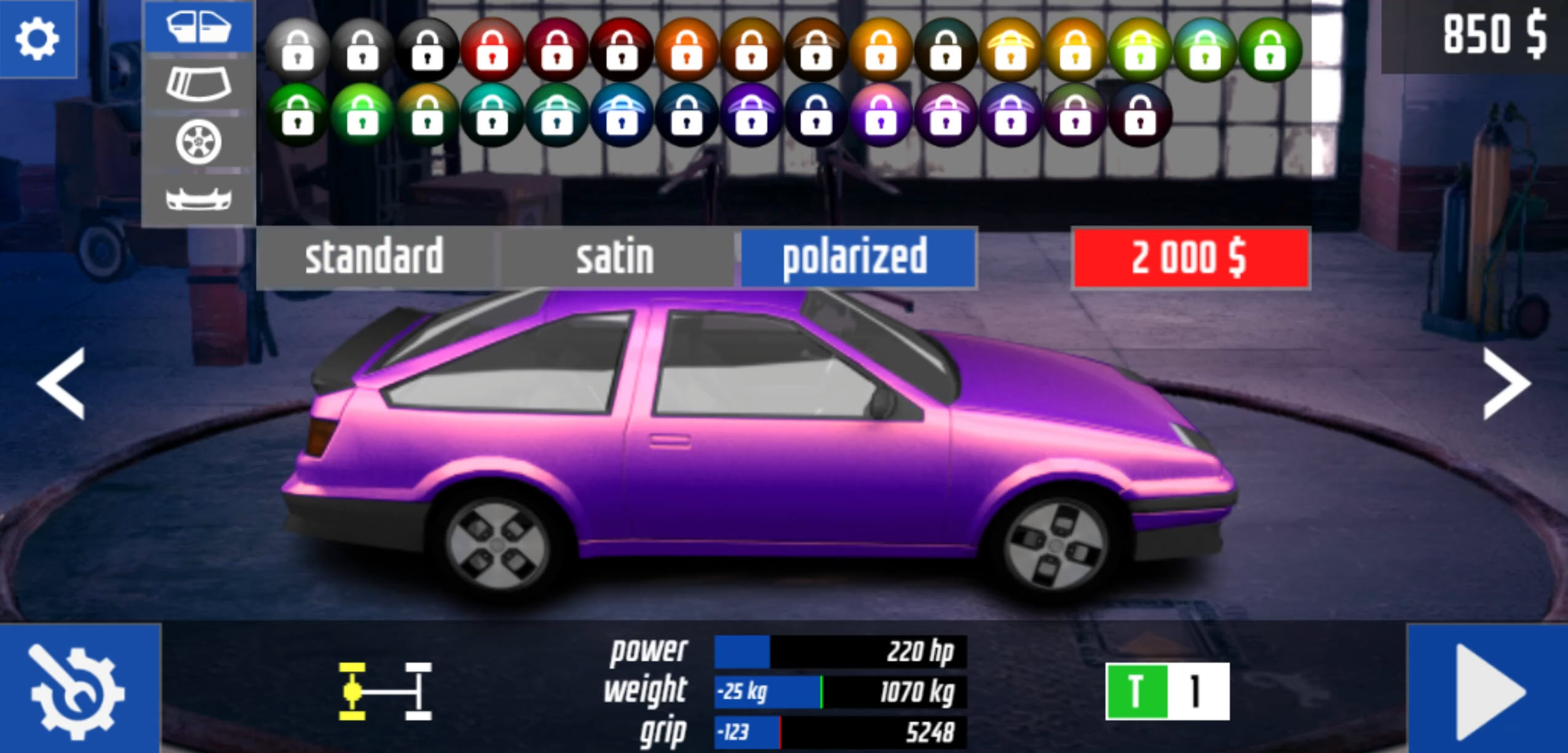Click the drivetrain layout icon
This screenshot has height=753, width=1568.
click(381, 690)
